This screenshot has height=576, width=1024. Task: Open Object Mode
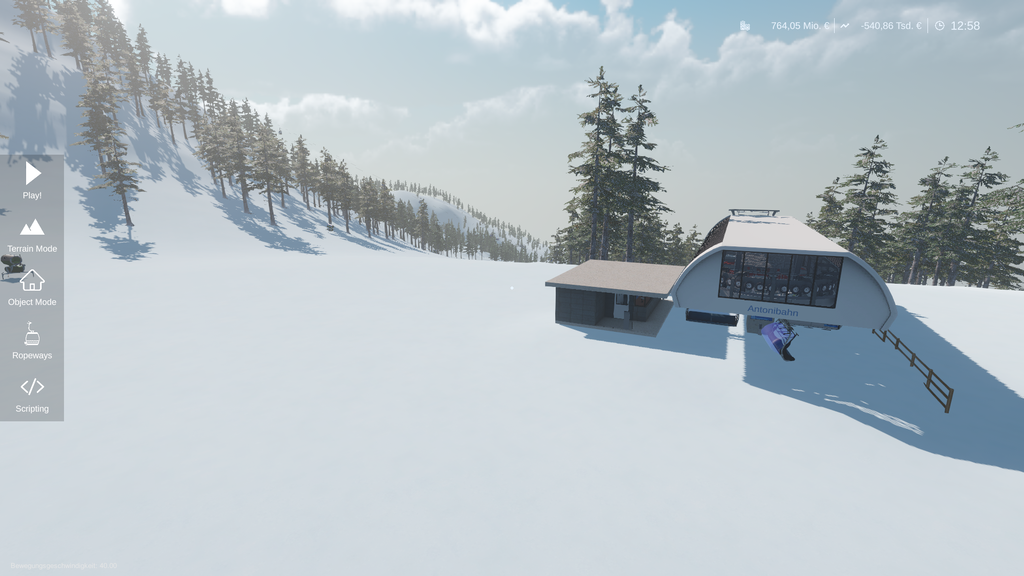(32, 285)
